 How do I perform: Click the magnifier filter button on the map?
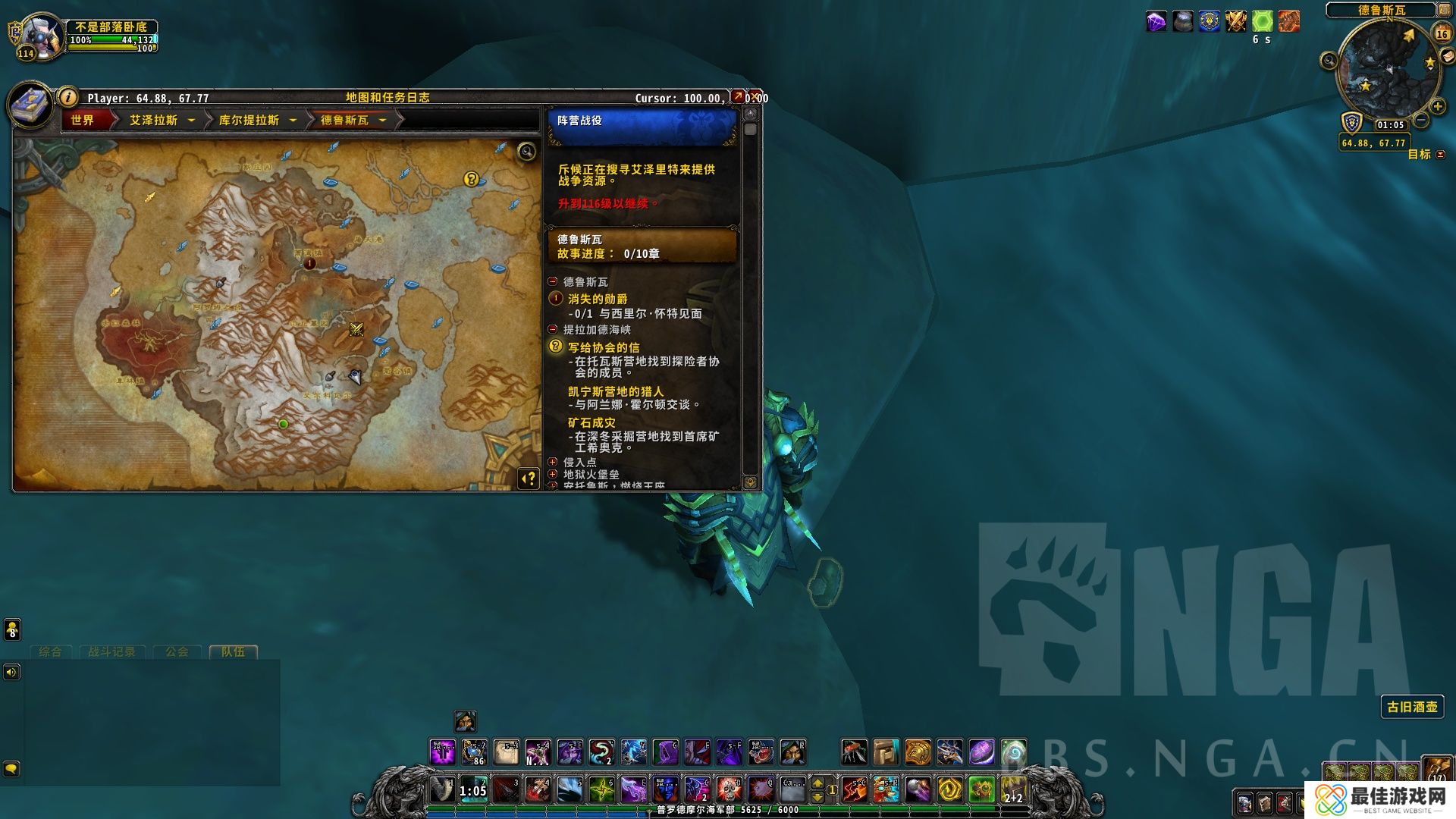(x=526, y=152)
